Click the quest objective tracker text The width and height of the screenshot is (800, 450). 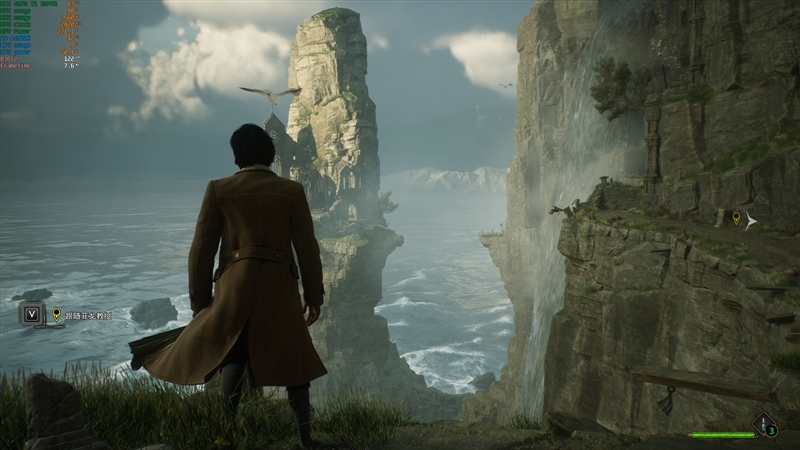pyautogui.click(x=89, y=315)
